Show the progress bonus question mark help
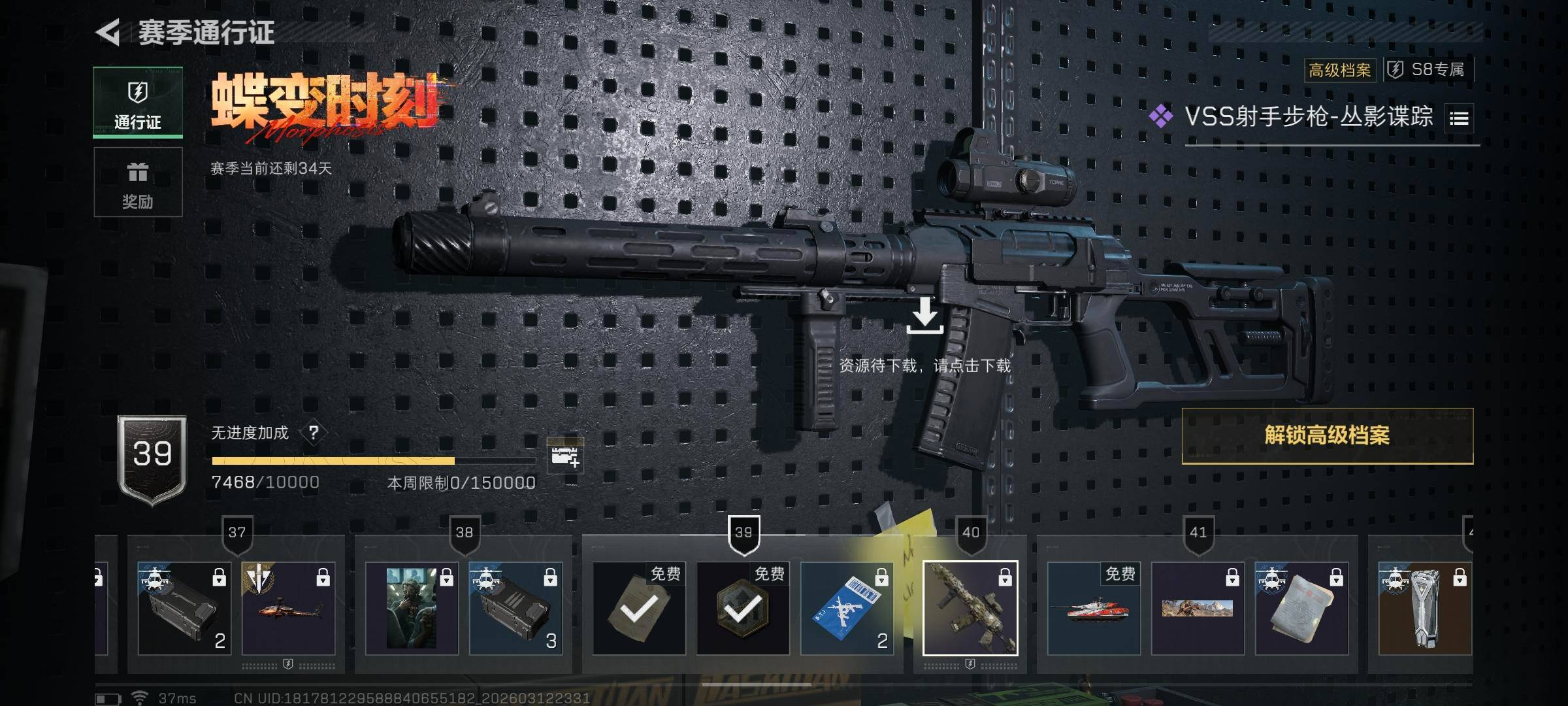 click(x=314, y=433)
